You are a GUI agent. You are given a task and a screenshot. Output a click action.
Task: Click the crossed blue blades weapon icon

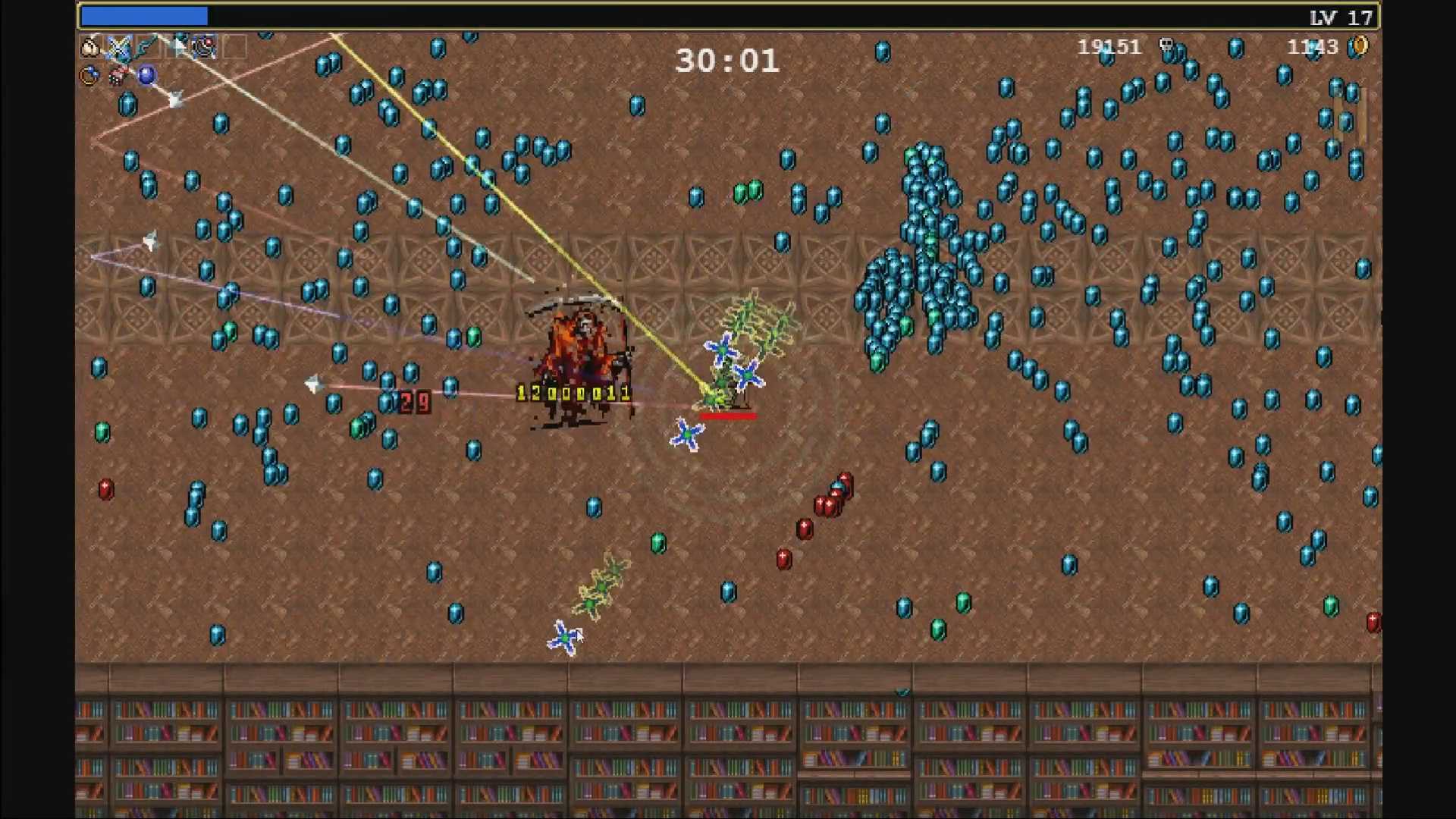pyautogui.click(x=118, y=47)
